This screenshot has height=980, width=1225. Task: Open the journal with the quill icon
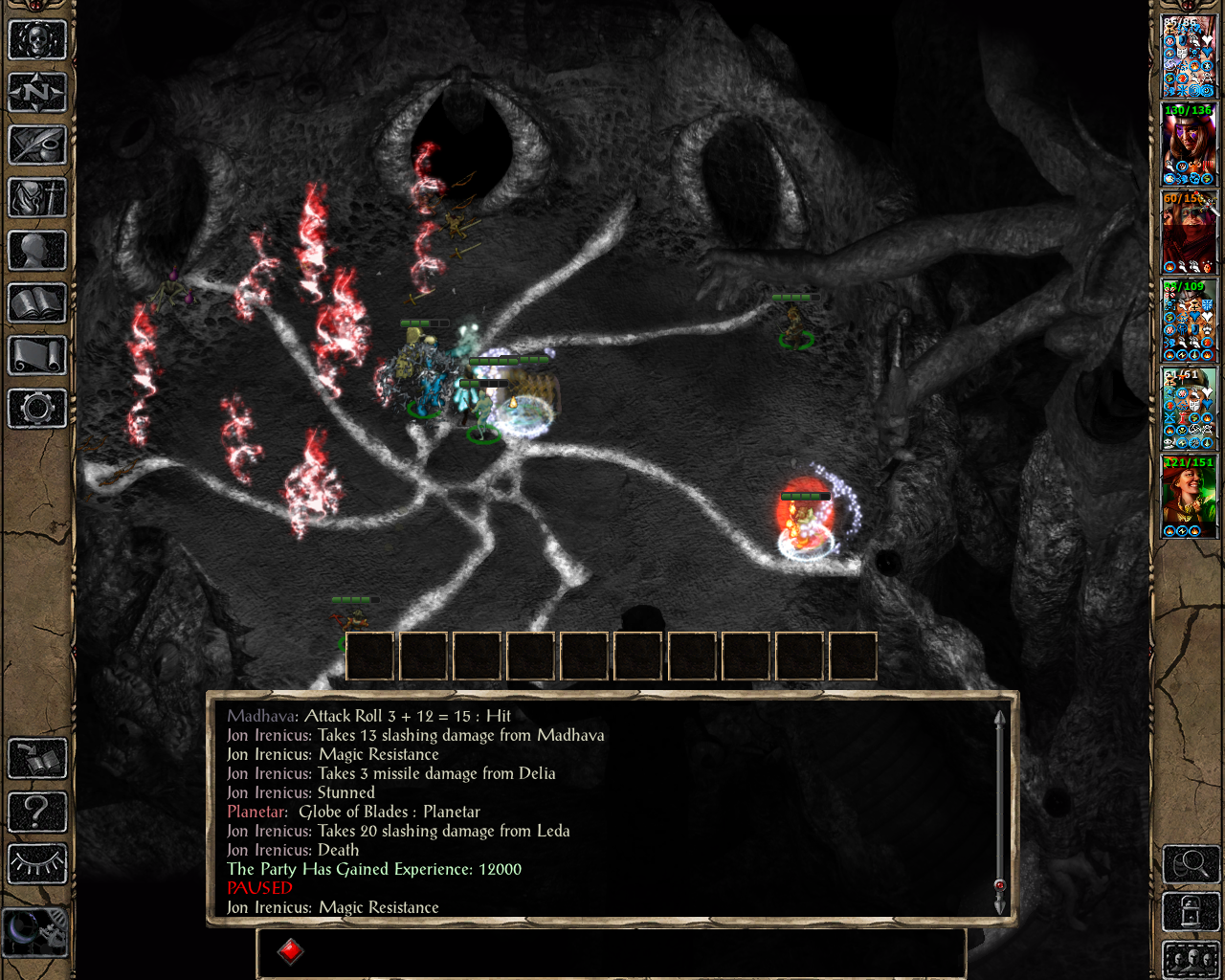coord(37,145)
